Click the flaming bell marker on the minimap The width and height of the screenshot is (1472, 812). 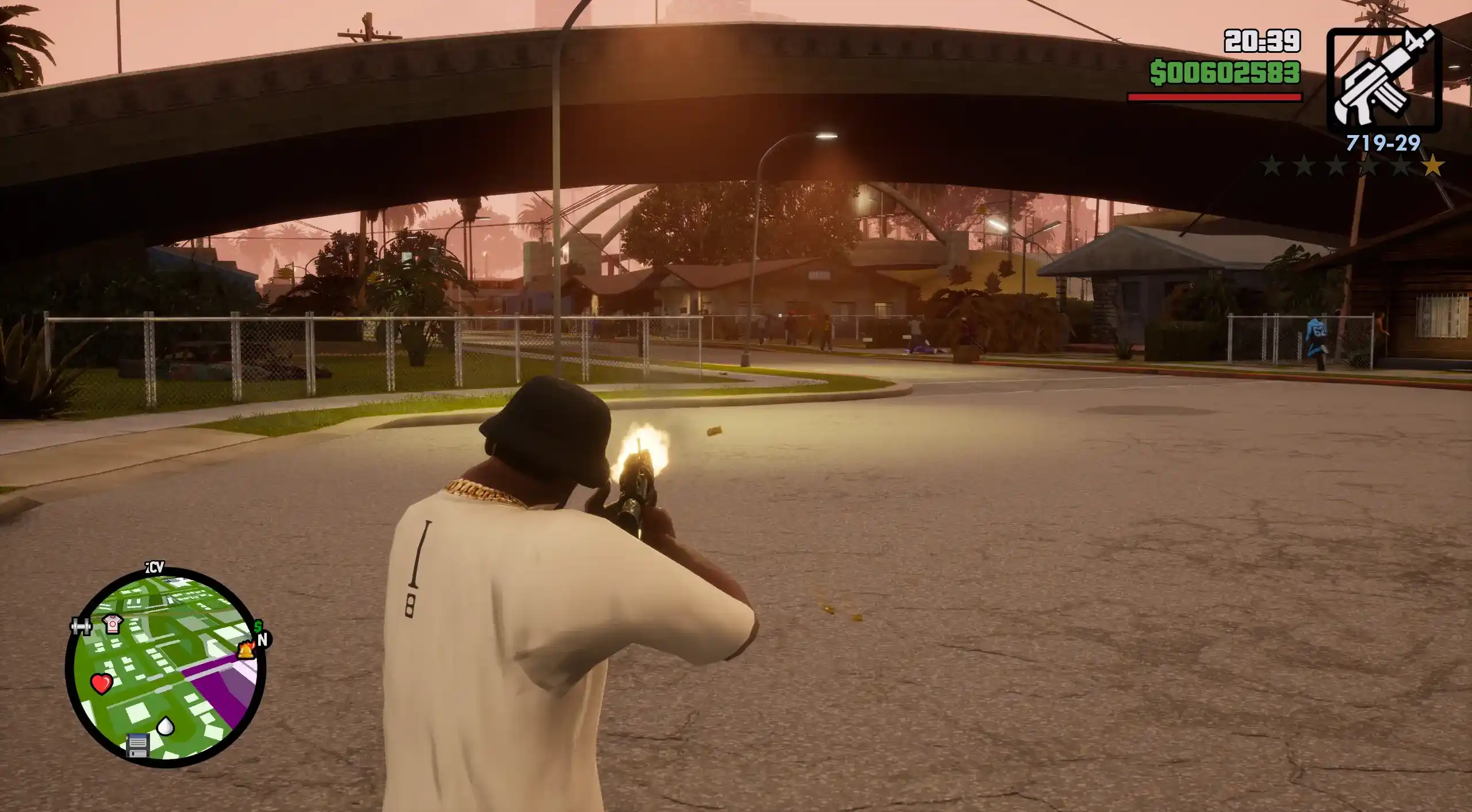click(246, 650)
